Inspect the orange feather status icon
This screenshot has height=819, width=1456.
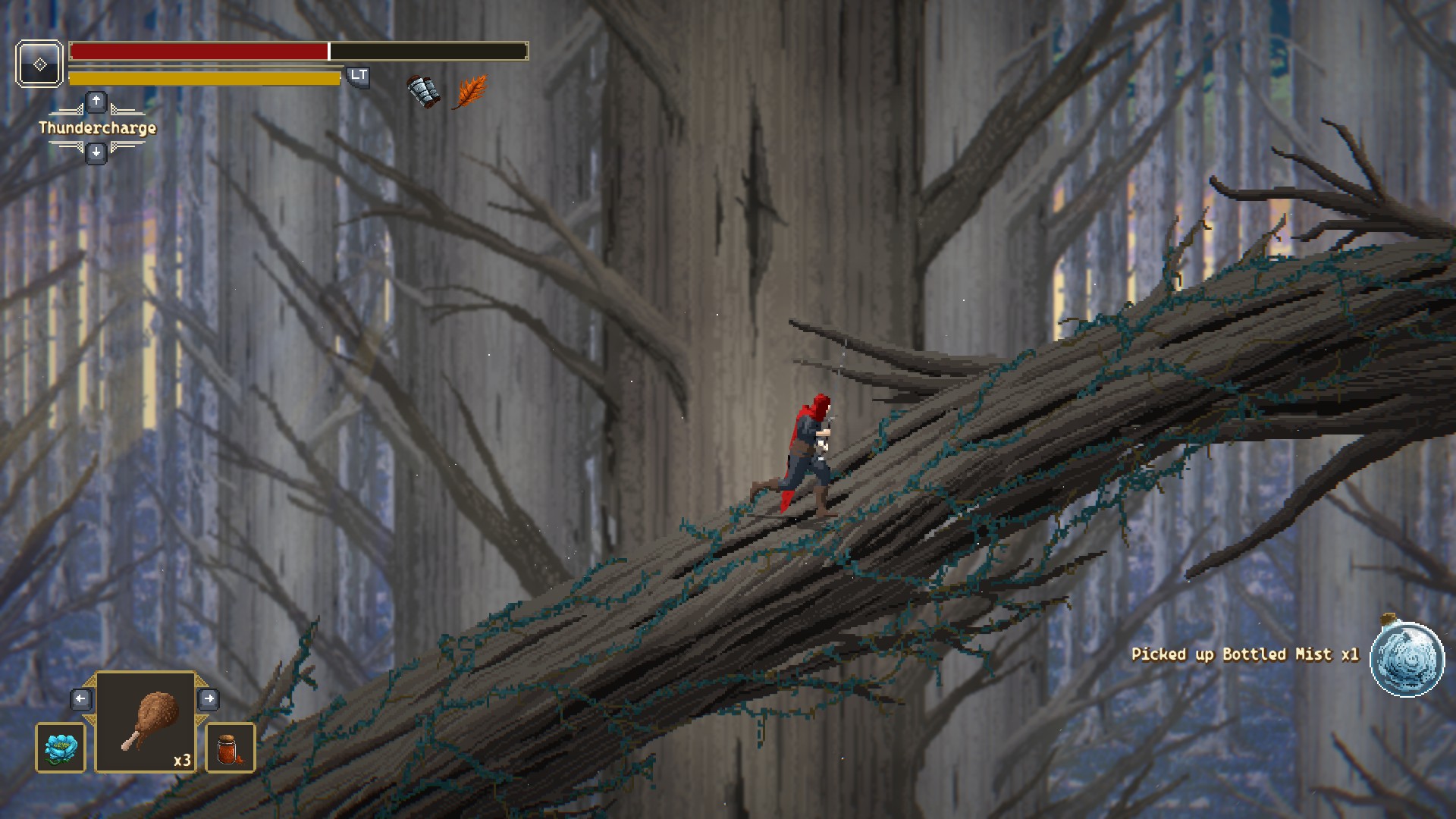tap(469, 92)
